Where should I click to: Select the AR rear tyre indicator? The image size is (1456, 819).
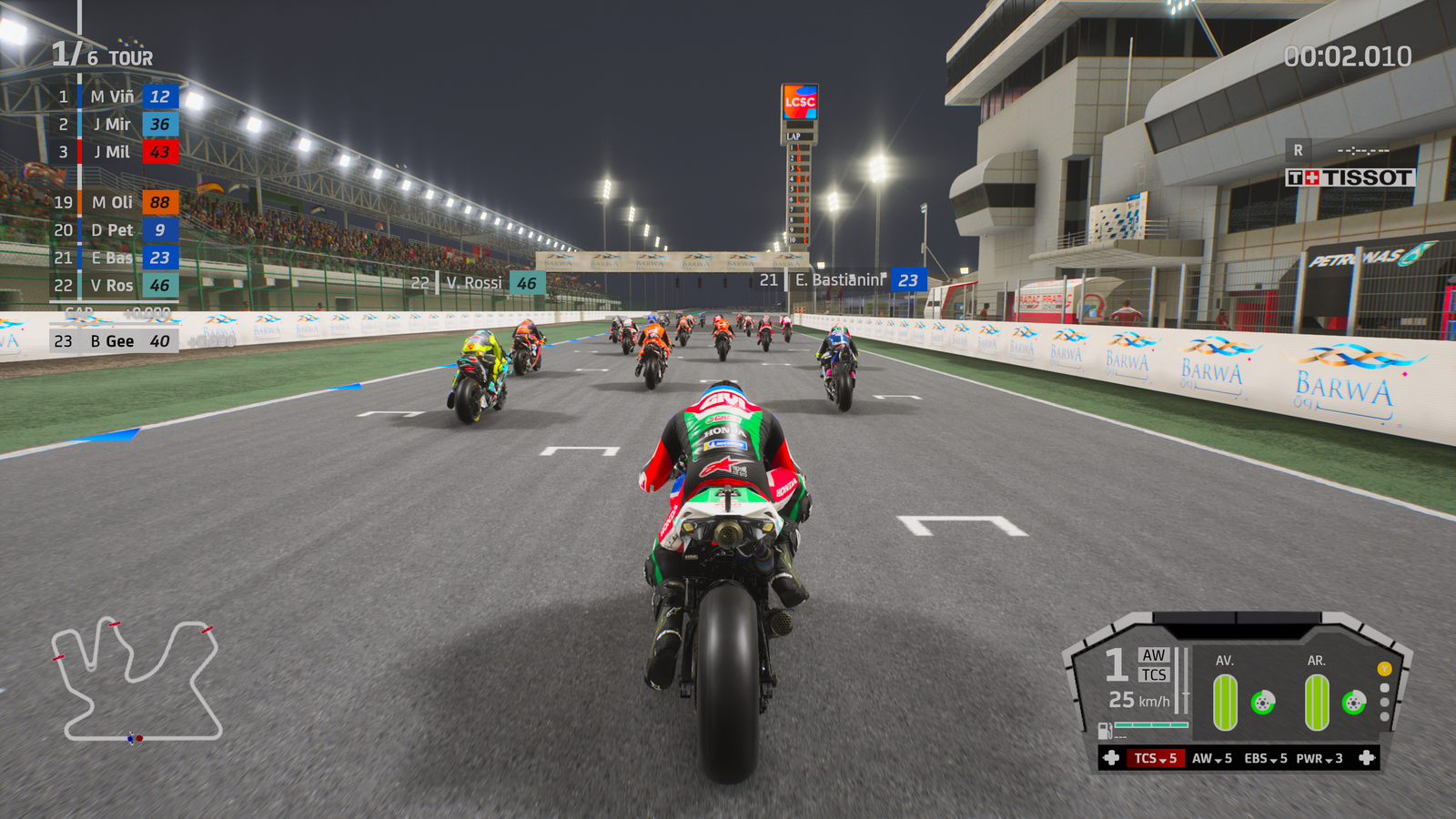[x=1317, y=702]
